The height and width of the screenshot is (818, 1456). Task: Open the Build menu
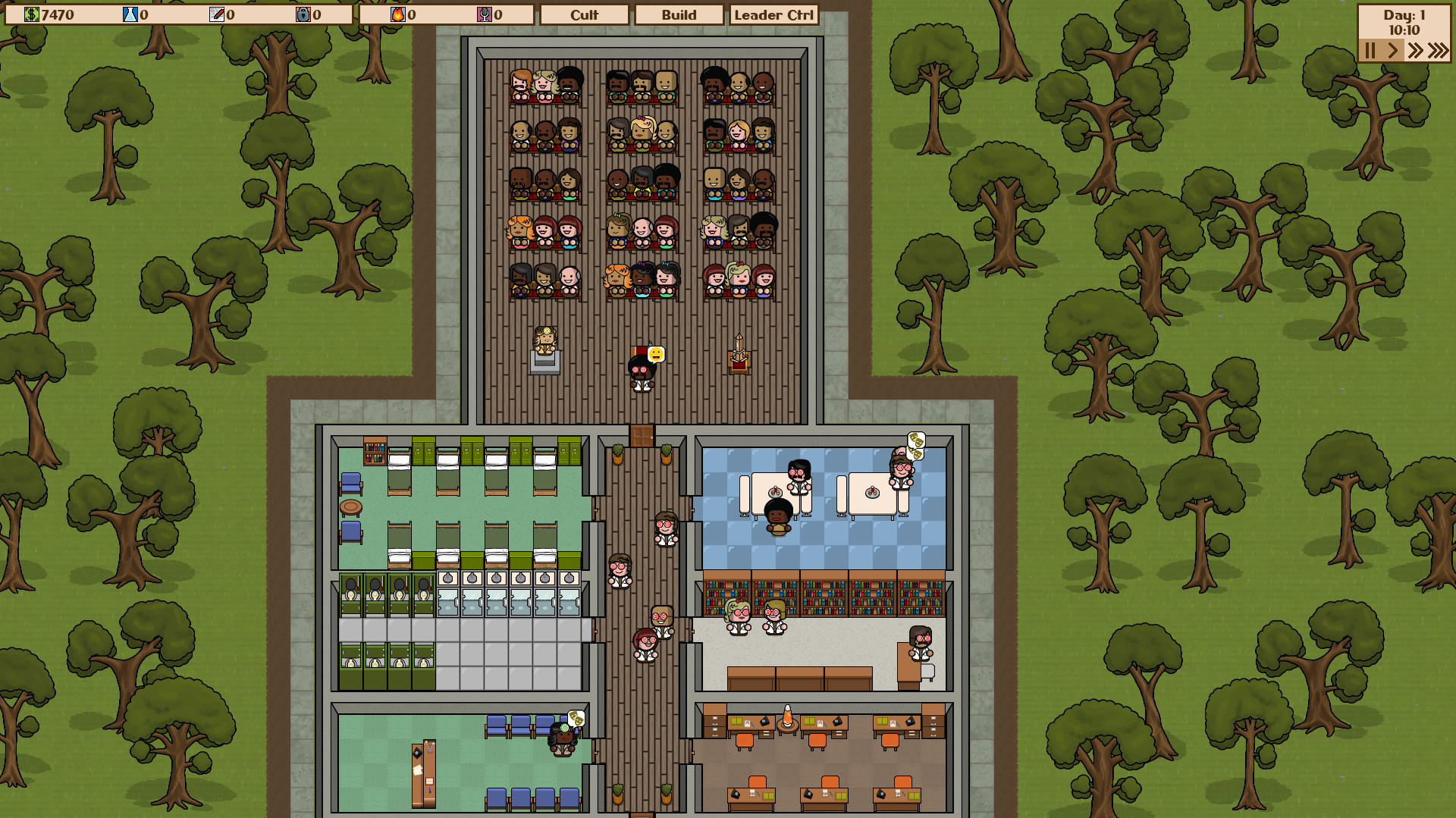pos(679,14)
